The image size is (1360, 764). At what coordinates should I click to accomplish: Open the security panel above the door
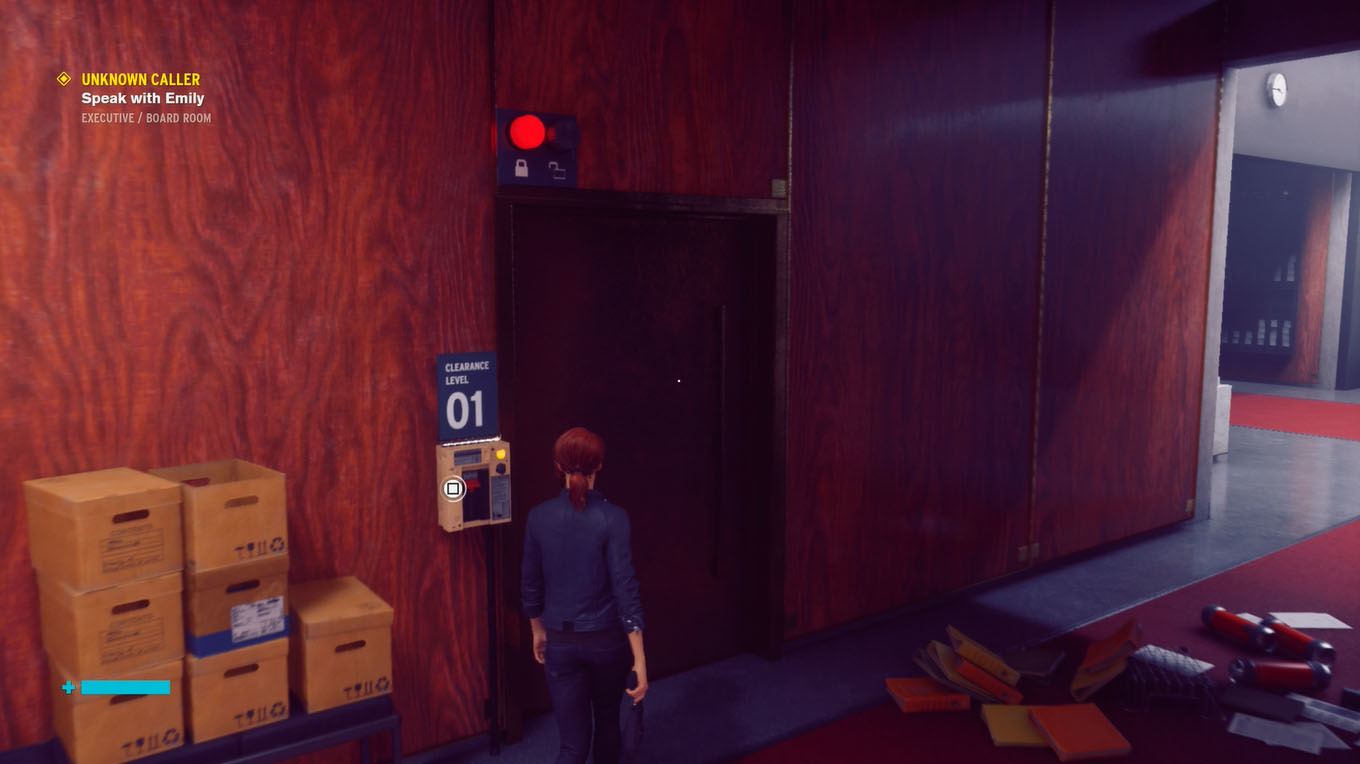tap(537, 148)
